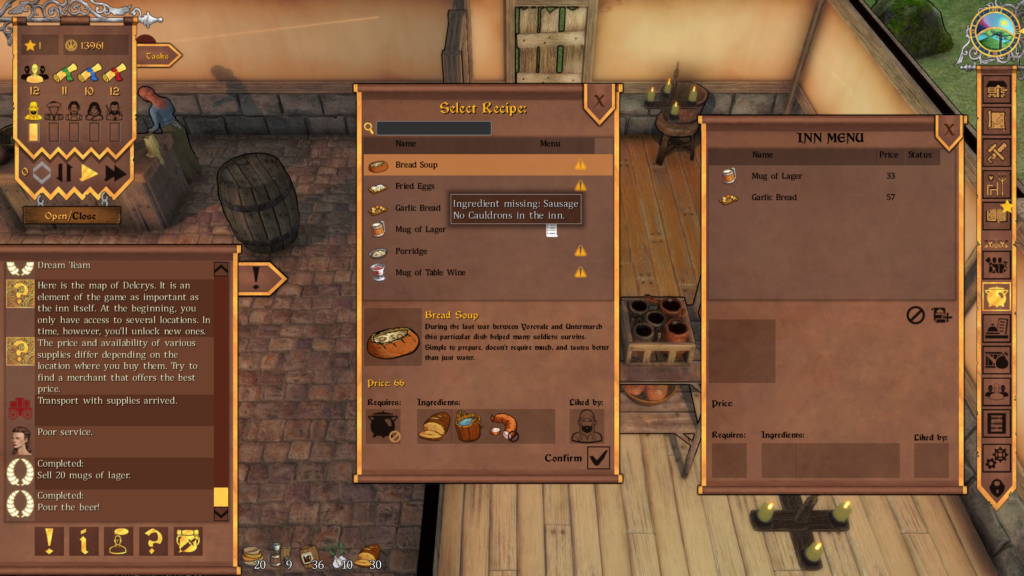
Task: Close the Inn Menu panel
Action: (948, 128)
